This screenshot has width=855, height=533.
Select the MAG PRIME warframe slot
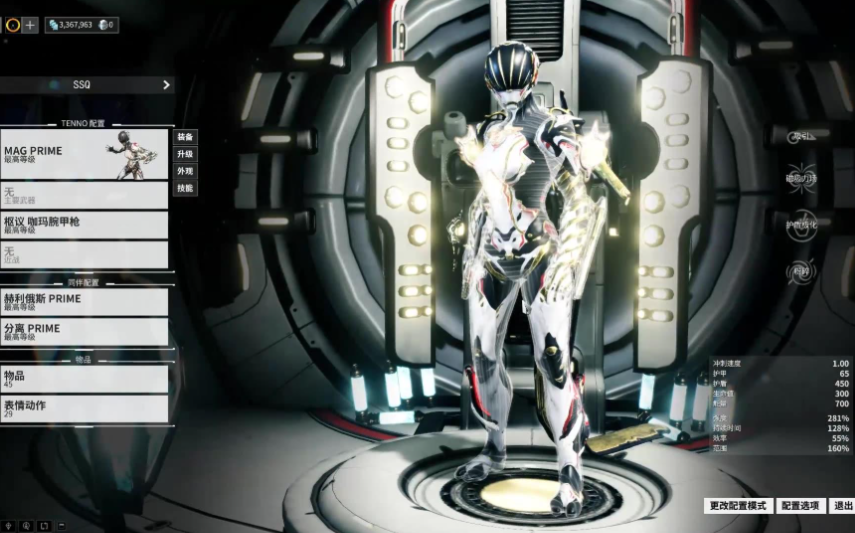(84, 155)
